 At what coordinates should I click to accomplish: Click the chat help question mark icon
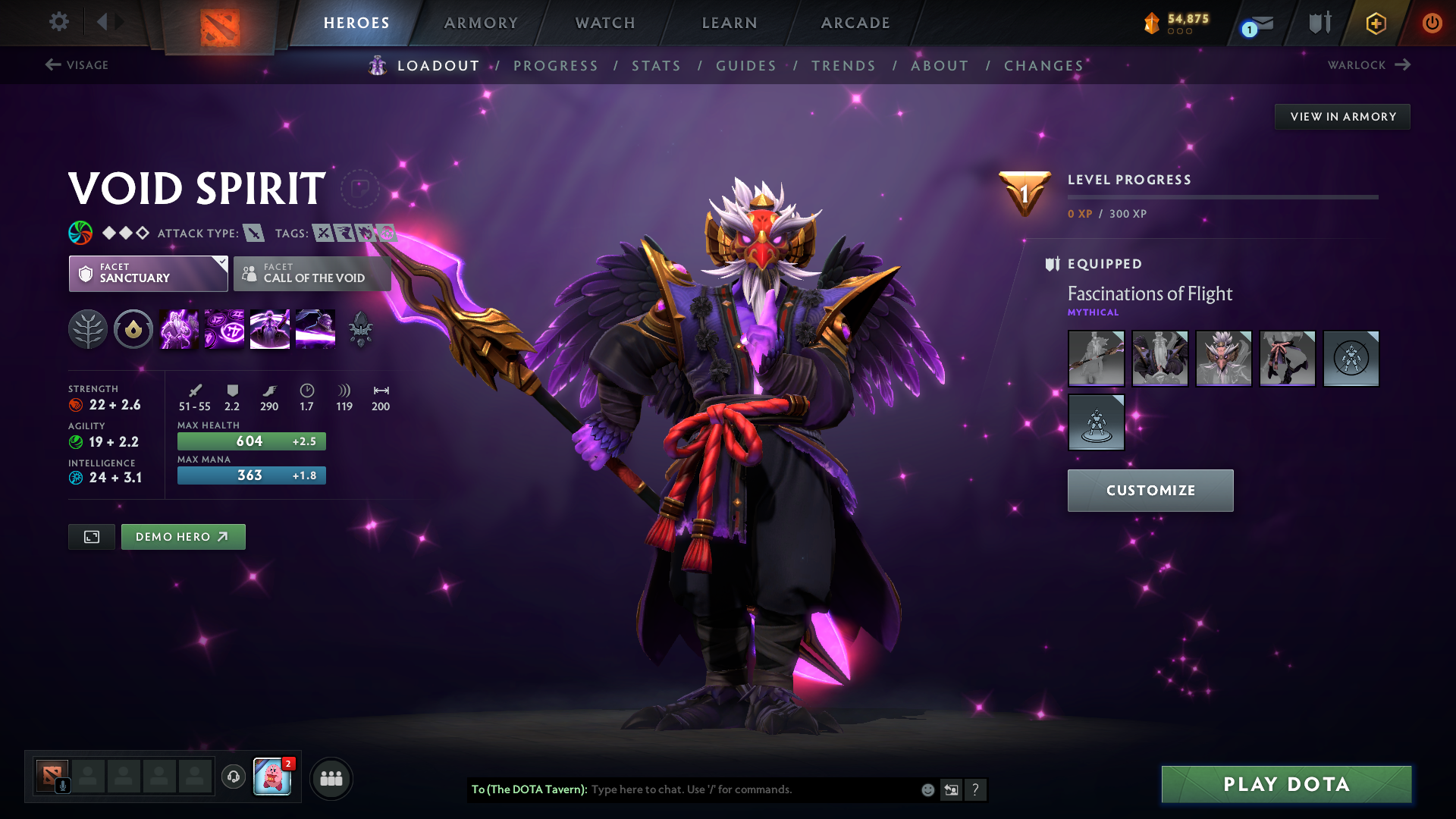[976, 789]
